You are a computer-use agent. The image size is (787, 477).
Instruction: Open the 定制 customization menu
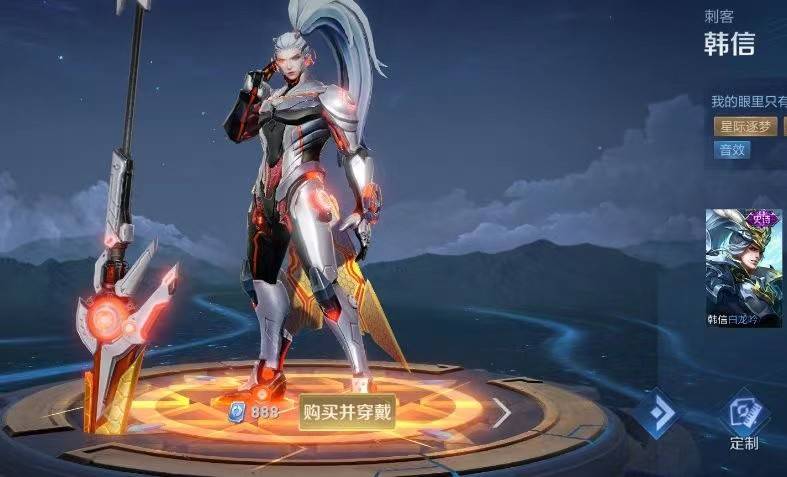(744, 421)
